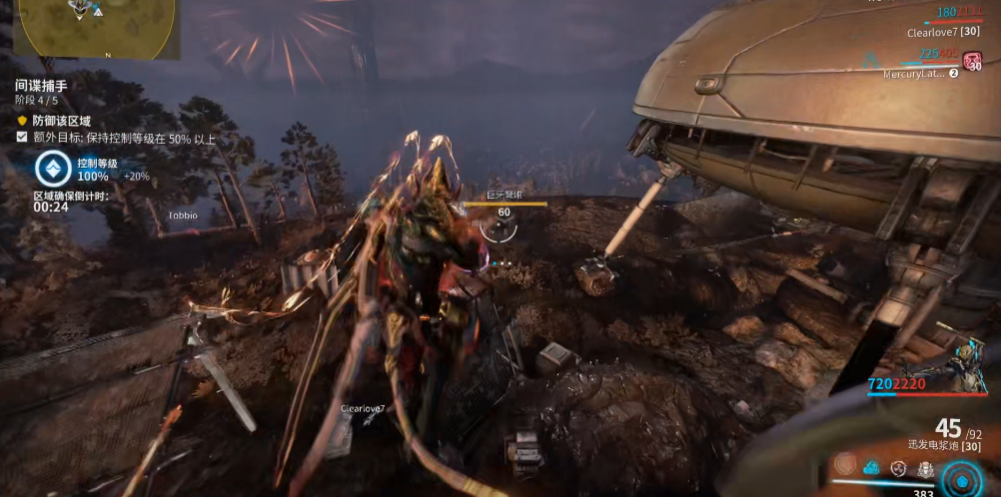The width and height of the screenshot is (1001, 497).
Task: Activate the white armored figure ability icon
Action: [924, 468]
